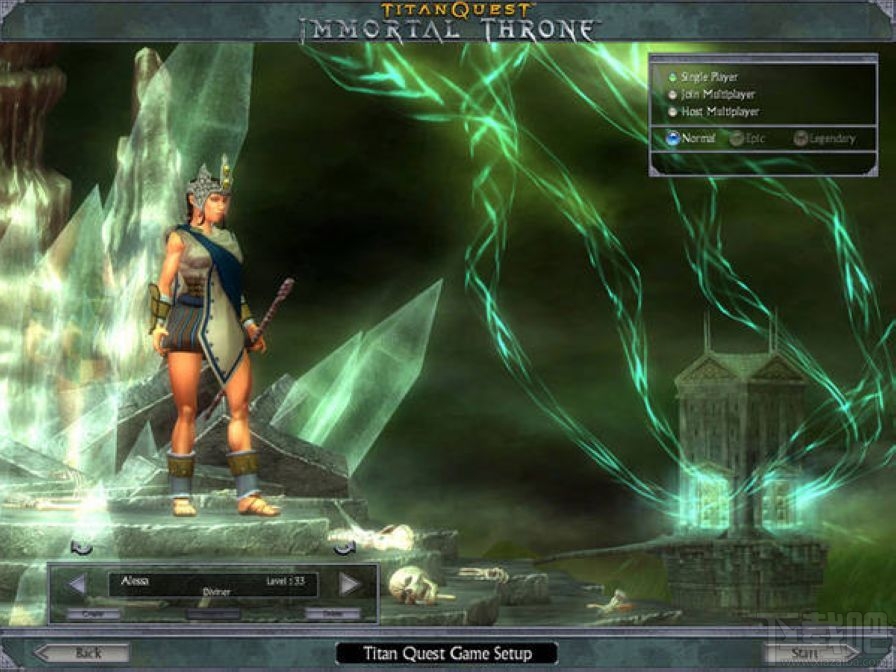The height and width of the screenshot is (672, 896).
Task: Rotate the character clockwise with the right curved arrow
Action: [x=345, y=547]
